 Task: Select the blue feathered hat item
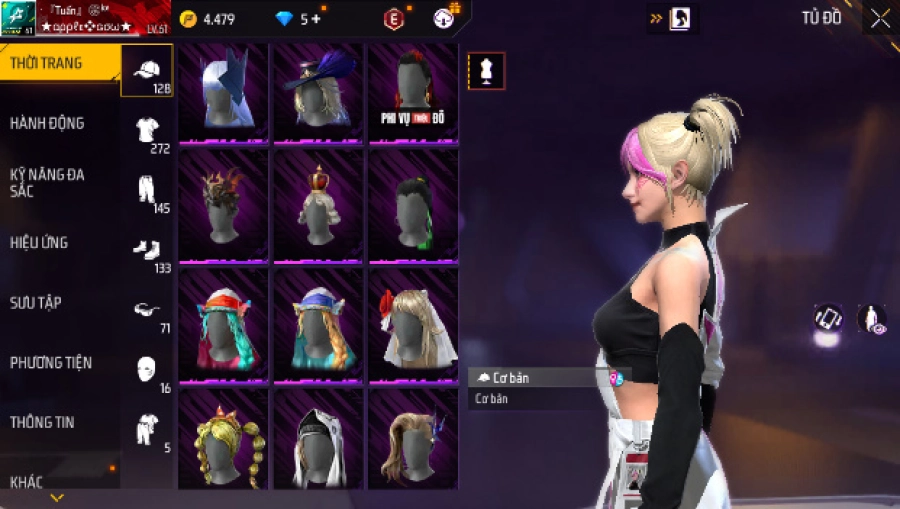coord(318,90)
